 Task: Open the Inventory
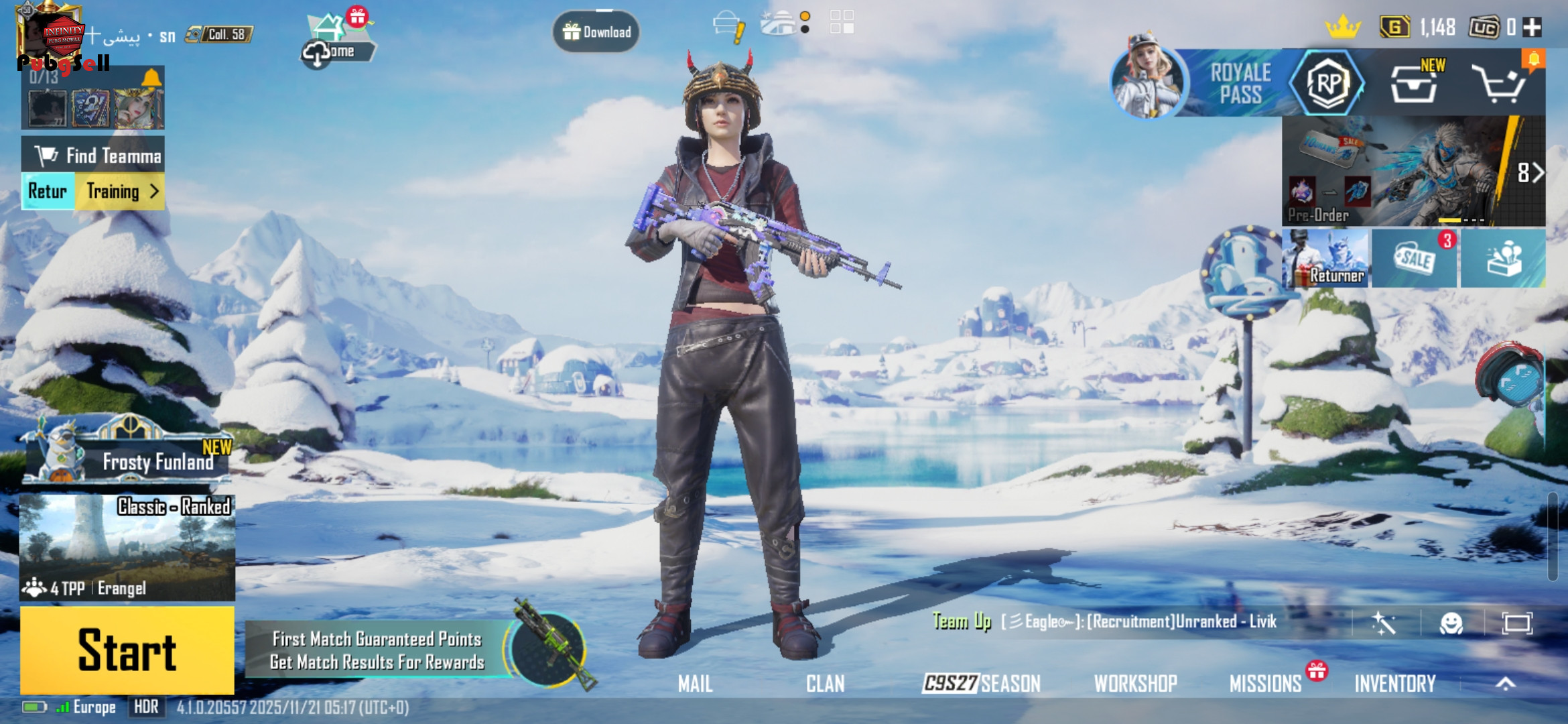pos(1395,684)
